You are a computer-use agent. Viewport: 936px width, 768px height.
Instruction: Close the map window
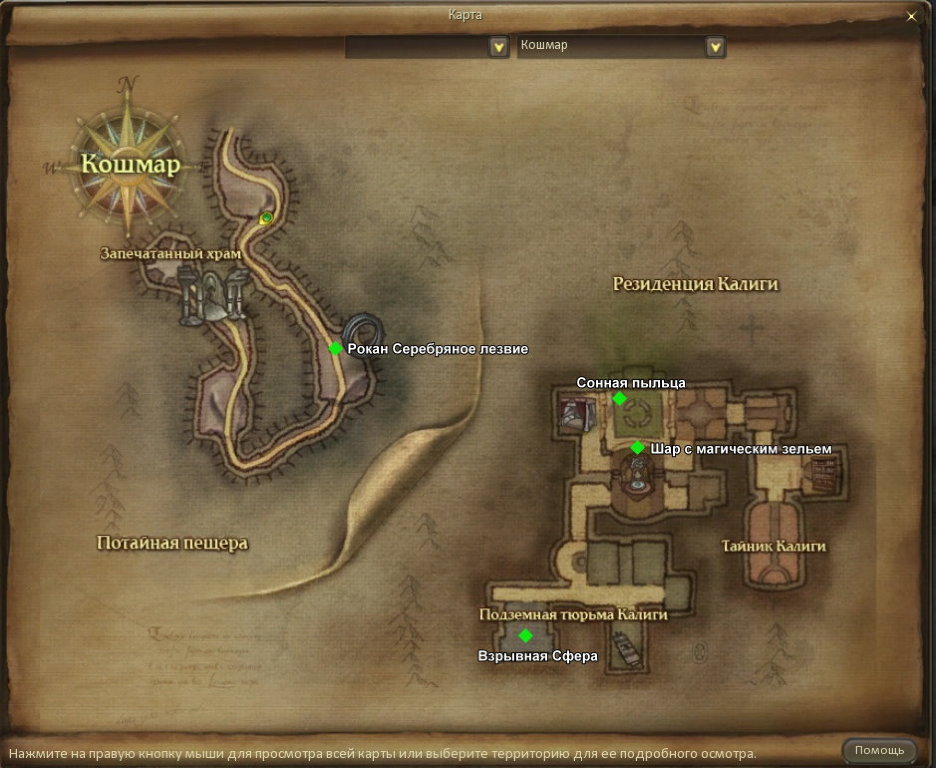[x=910, y=16]
